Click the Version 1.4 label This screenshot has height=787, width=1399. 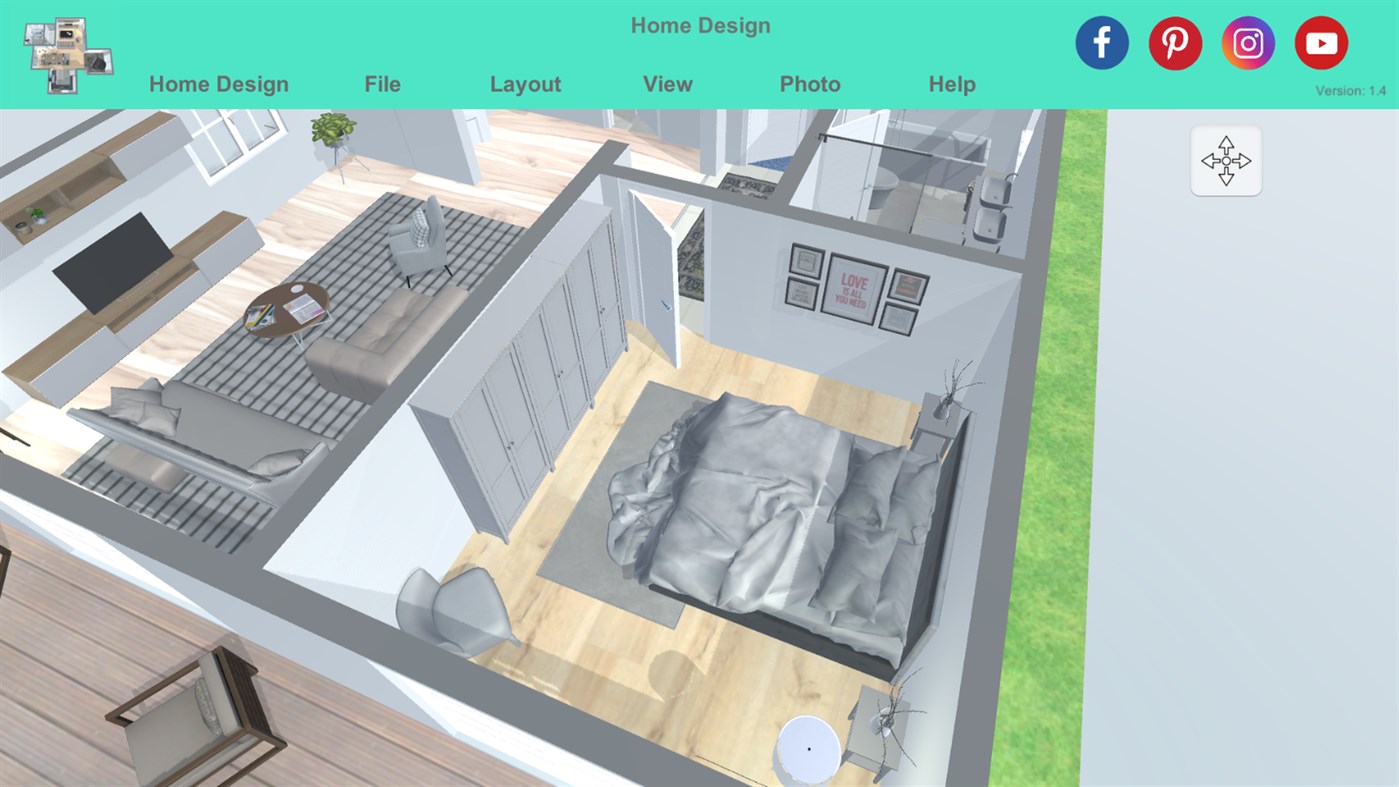(x=1350, y=90)
